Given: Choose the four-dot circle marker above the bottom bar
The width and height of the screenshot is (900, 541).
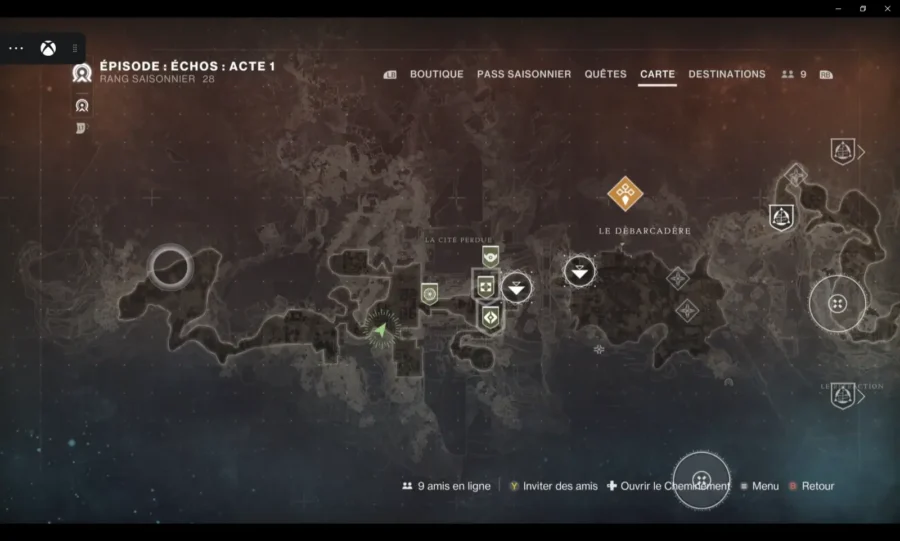Looking at the screenshot, I should pos(701,479).
